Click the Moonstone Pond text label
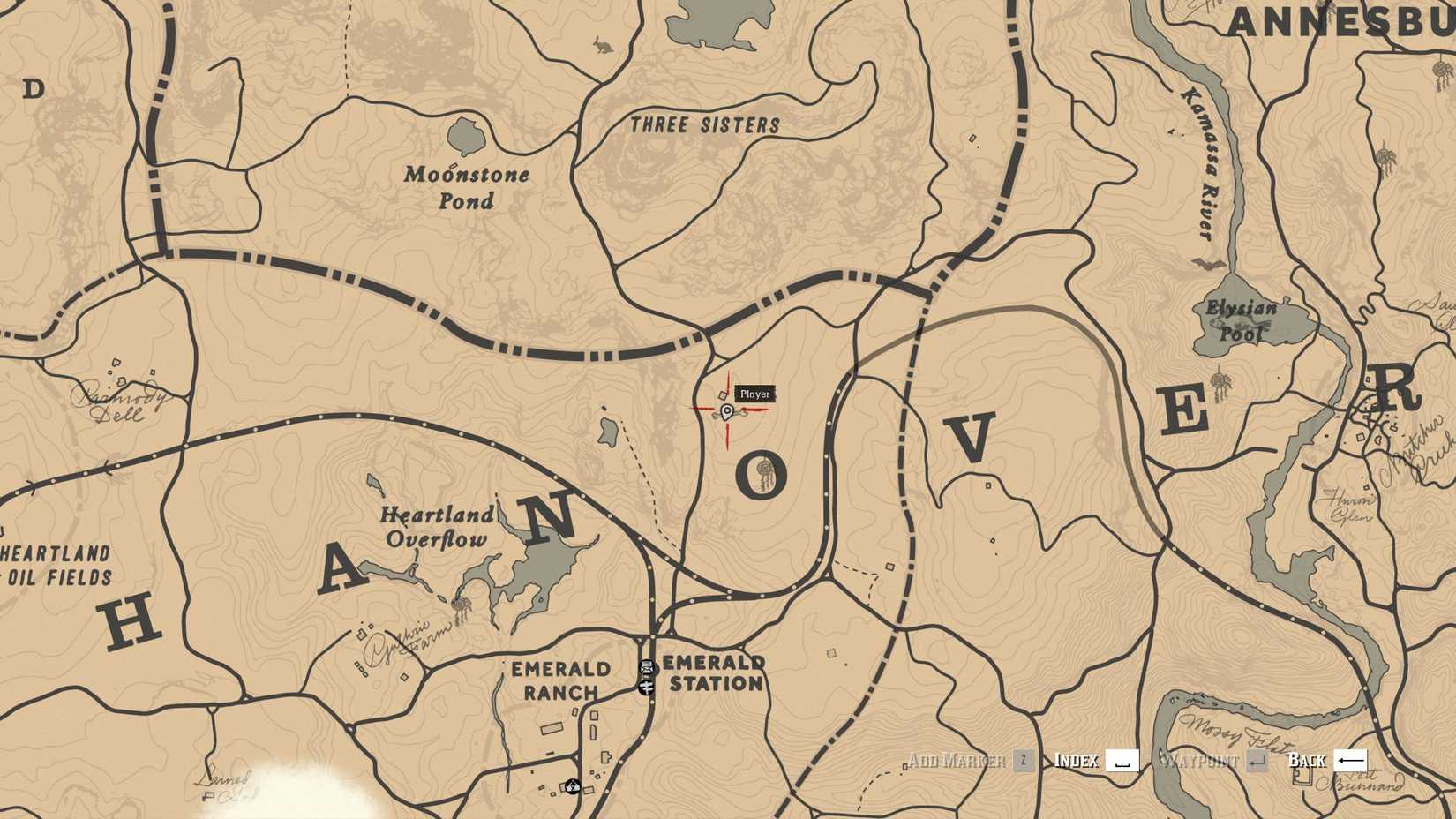The image size is (1456, 819). pyautogui.click(x=467, y=188)
